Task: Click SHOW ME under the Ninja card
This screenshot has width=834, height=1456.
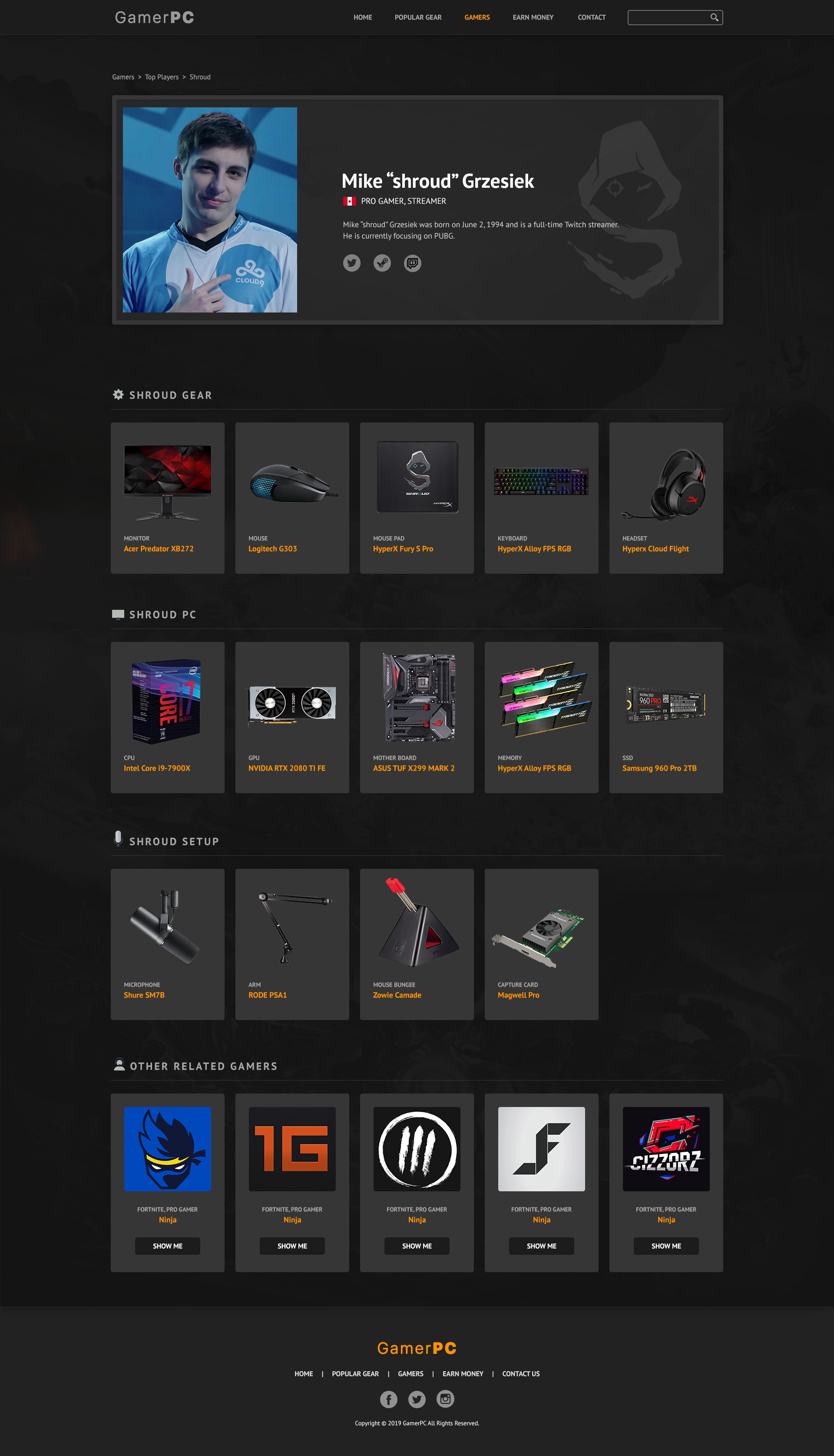Action: coord(167,1246)
